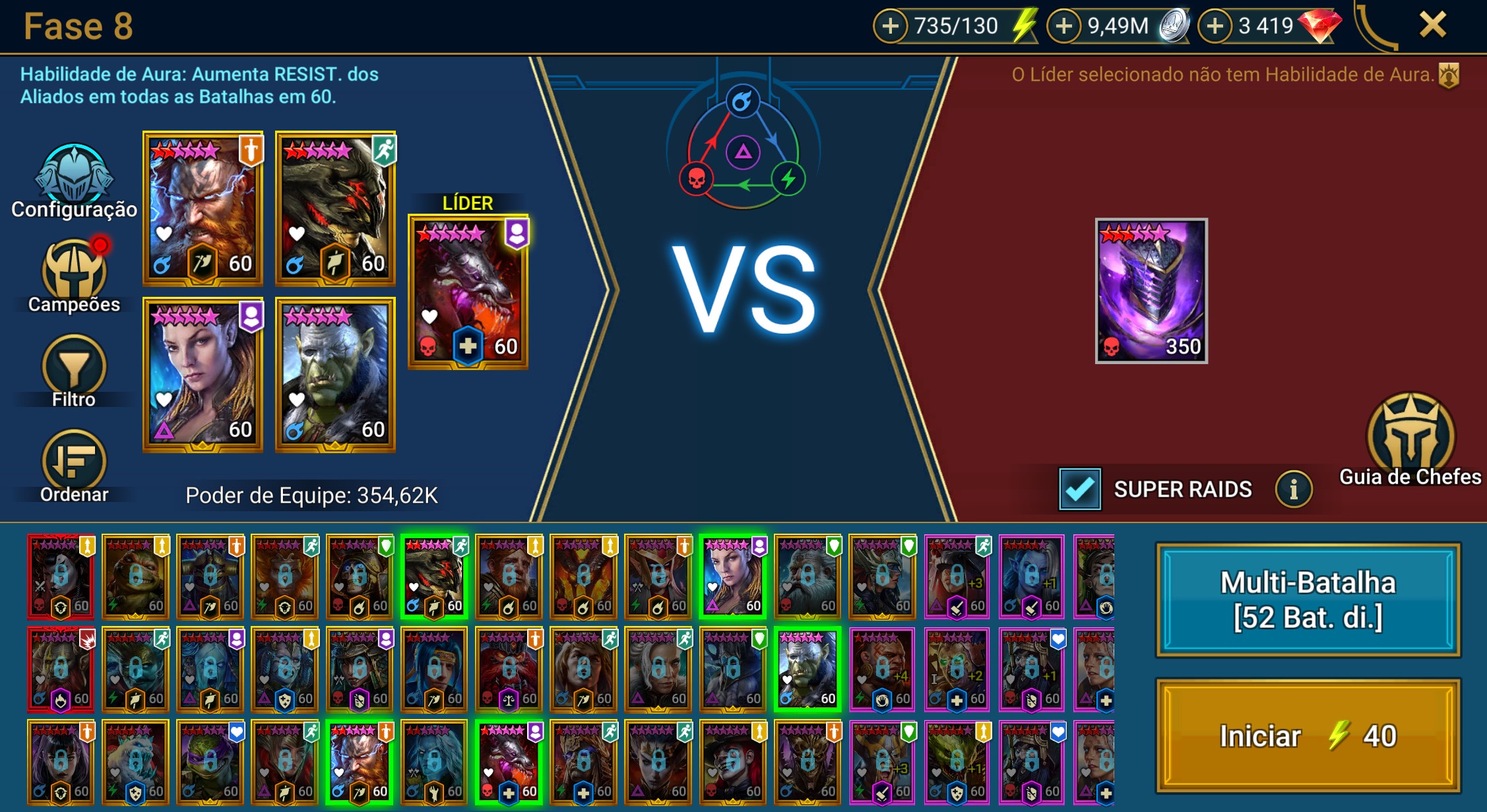Open Guia de Chefes
This screenshot has width=1487, height=812.
pos(1410,439)
